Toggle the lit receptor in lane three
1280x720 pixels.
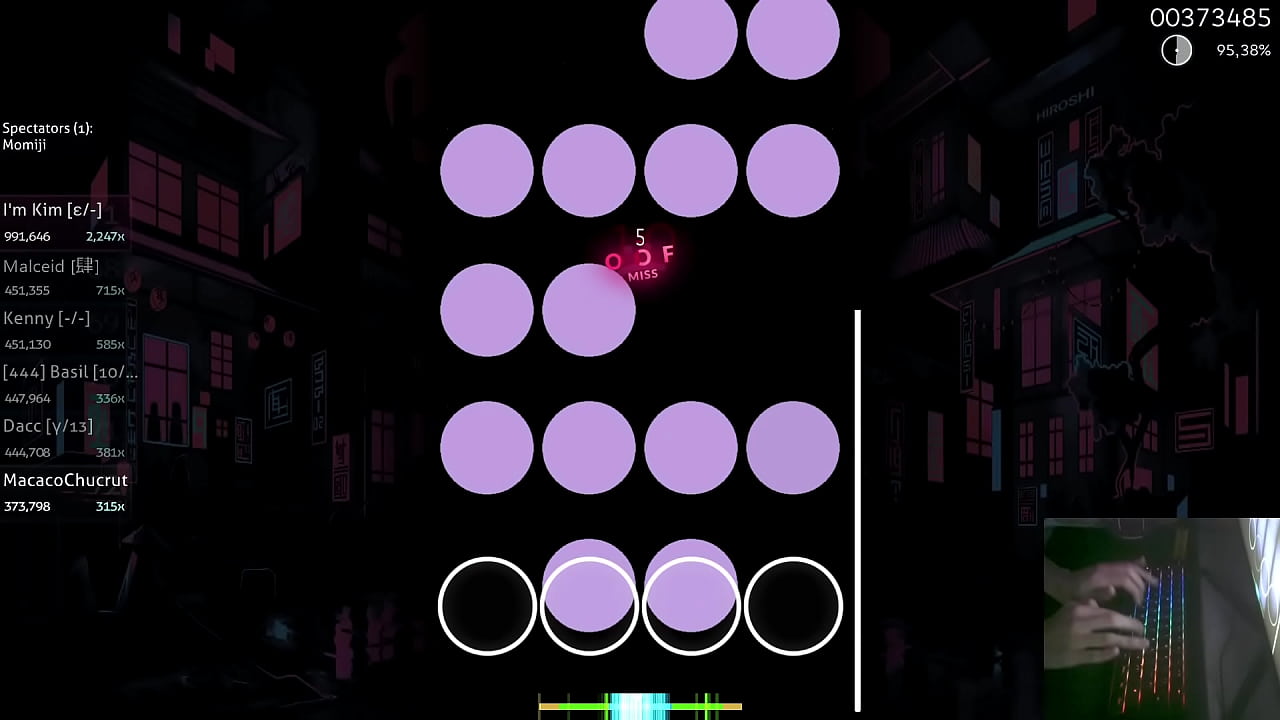[x=691, y=605]
